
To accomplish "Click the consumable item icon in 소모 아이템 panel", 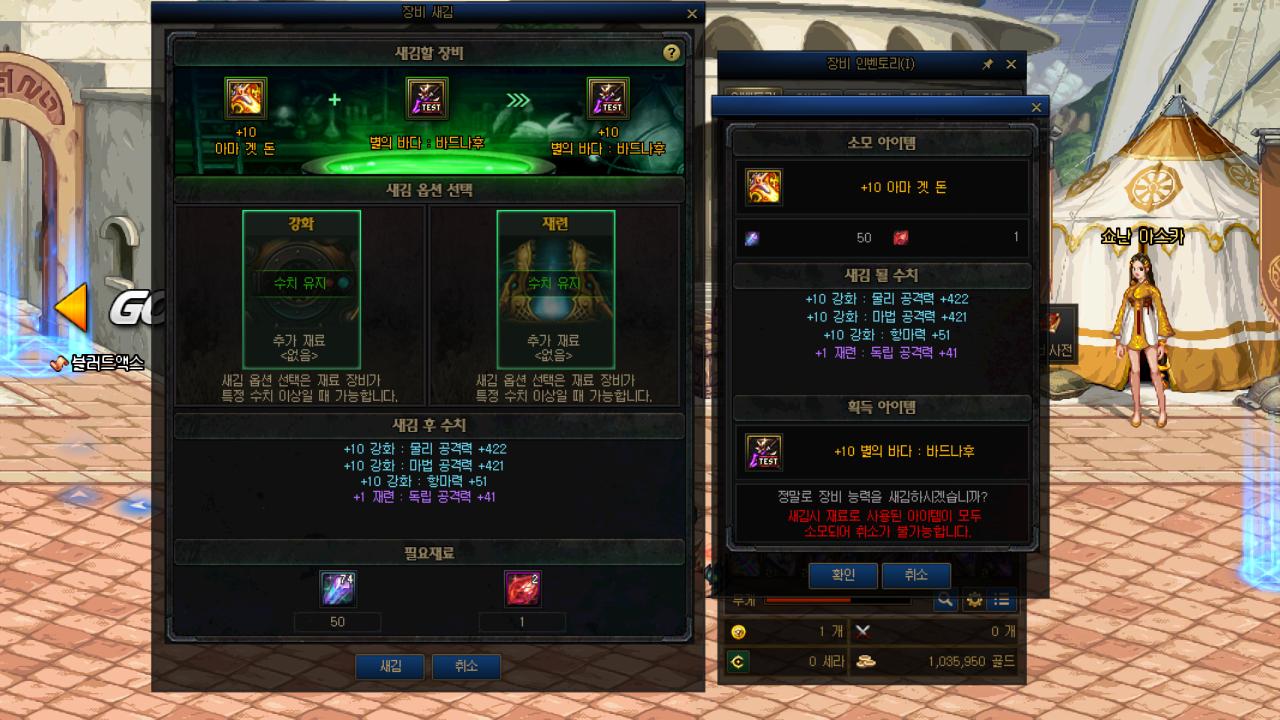I will (763, 185).
